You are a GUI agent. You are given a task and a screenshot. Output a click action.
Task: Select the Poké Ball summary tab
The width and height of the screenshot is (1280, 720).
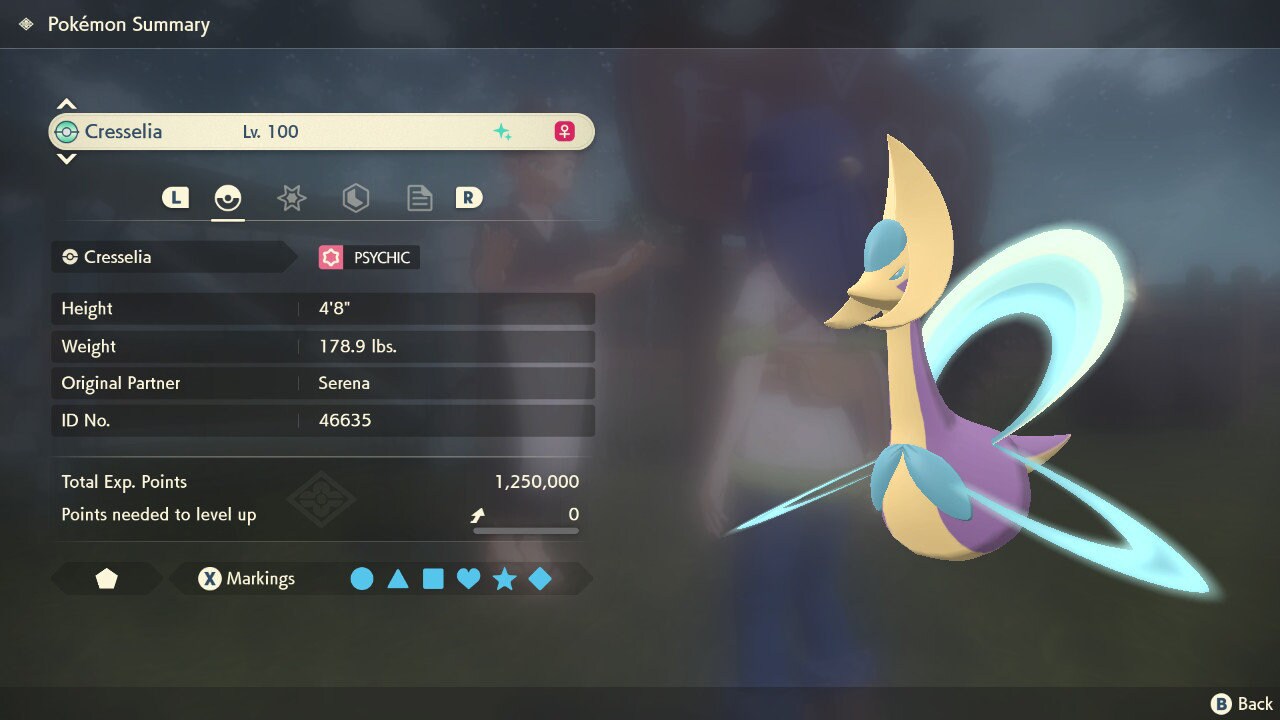pyautogui.click(x=228, y=198)
